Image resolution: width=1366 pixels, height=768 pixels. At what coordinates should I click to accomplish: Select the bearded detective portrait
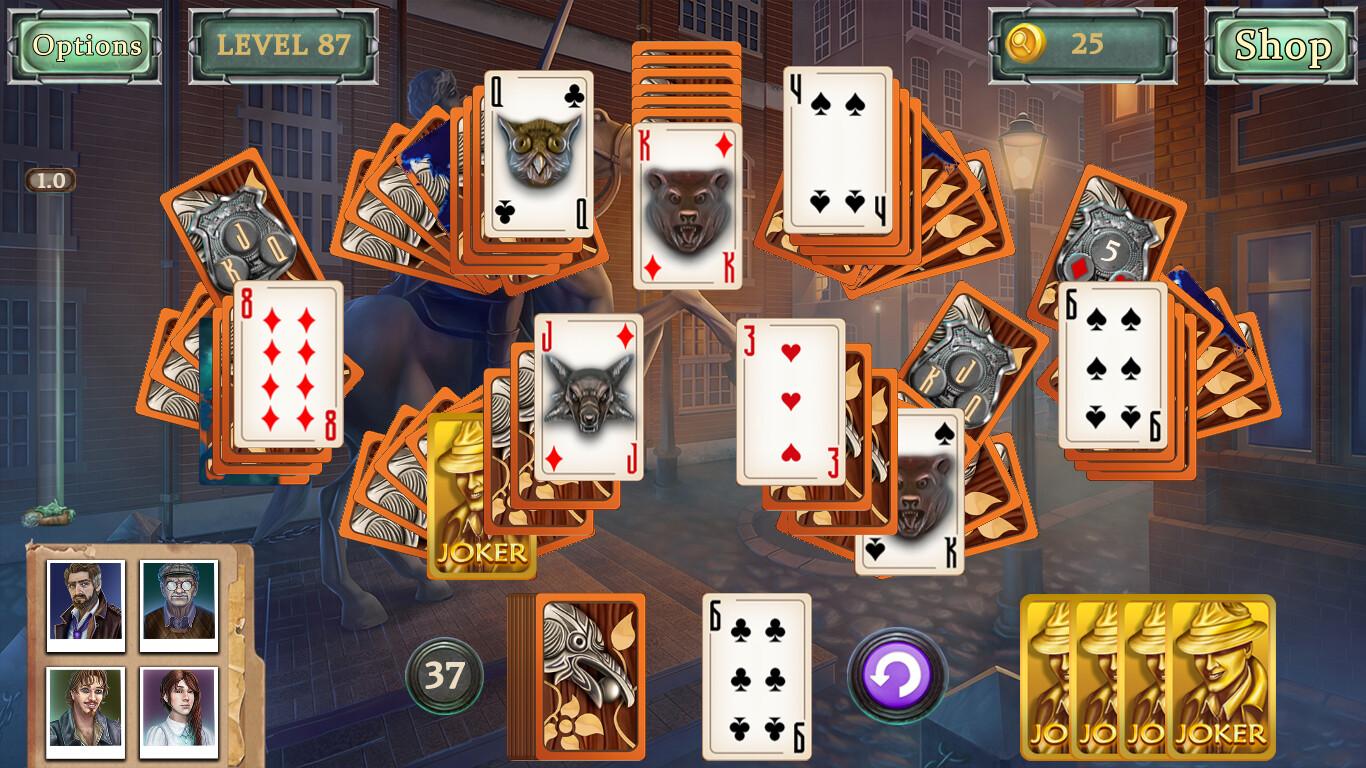[84, 600]
